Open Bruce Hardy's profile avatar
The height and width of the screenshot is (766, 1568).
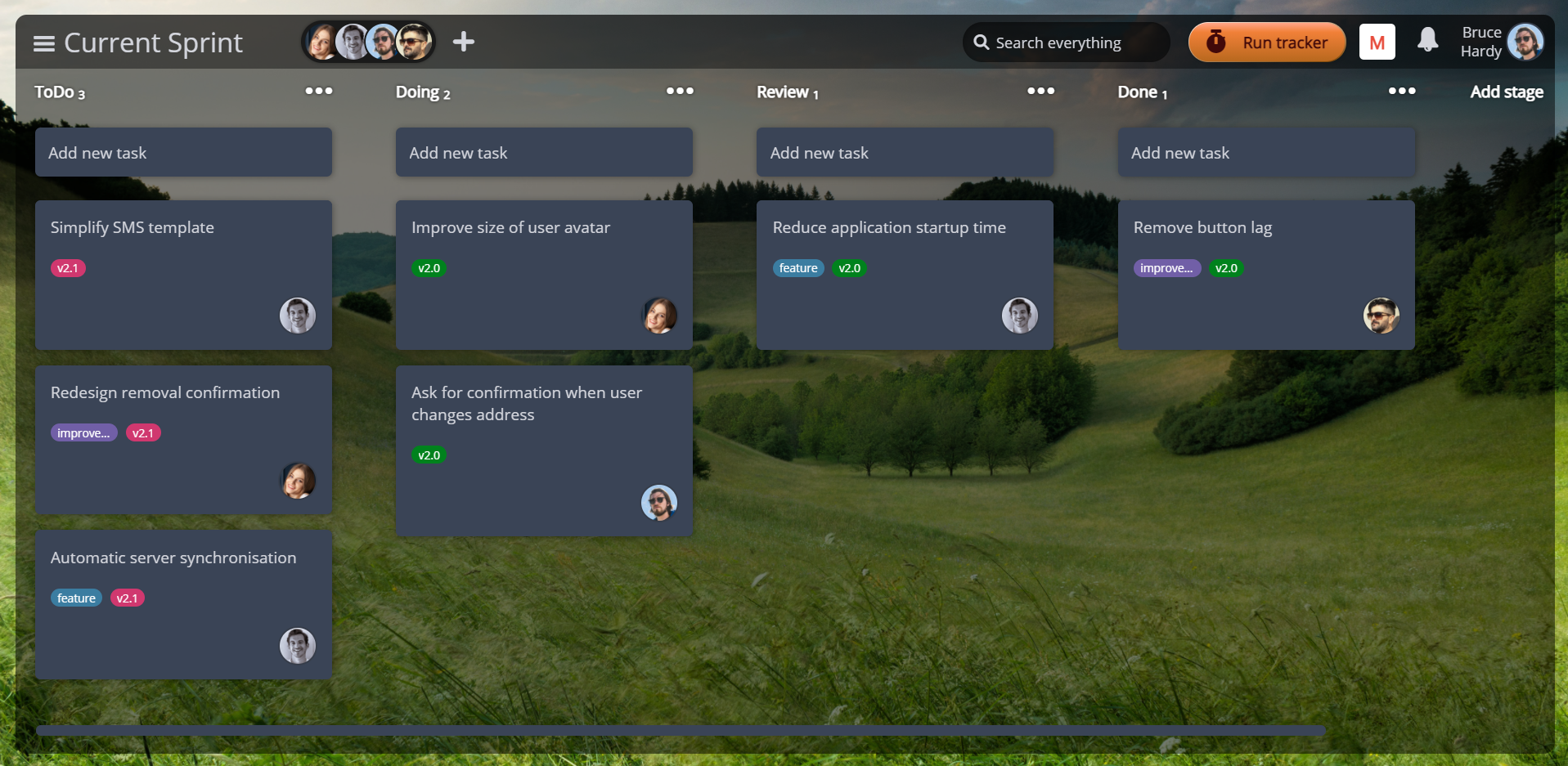pyautogui.click(x=1525, y=42)
